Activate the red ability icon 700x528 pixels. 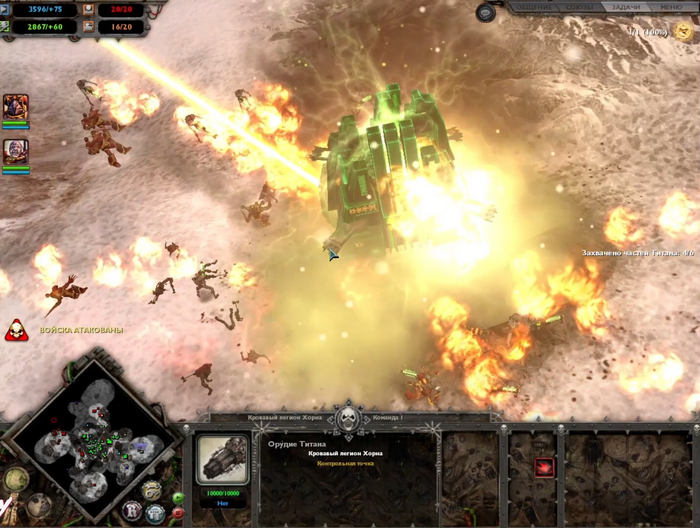coord(544,466)
